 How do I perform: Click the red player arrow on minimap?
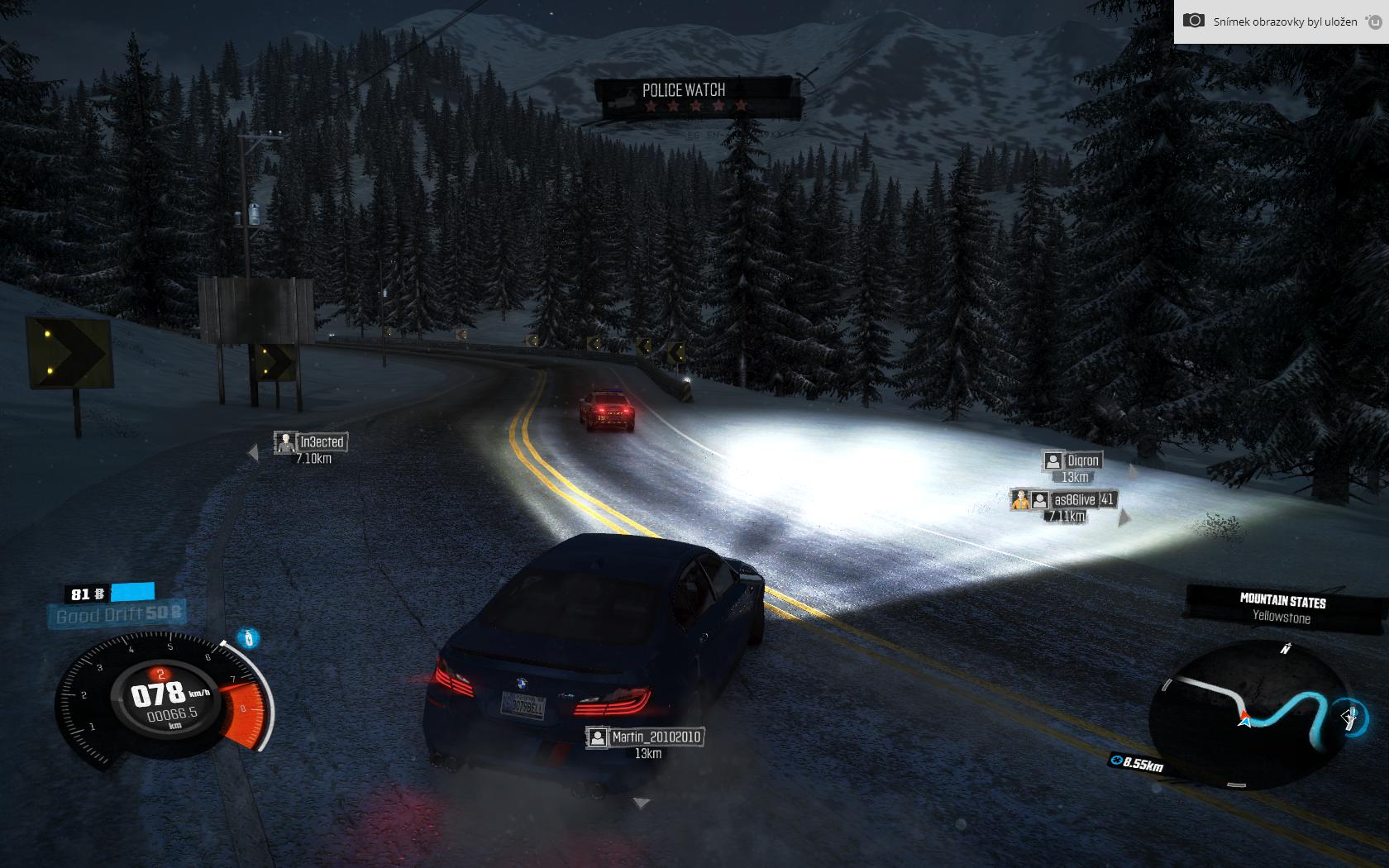[x=1243, y=718]
